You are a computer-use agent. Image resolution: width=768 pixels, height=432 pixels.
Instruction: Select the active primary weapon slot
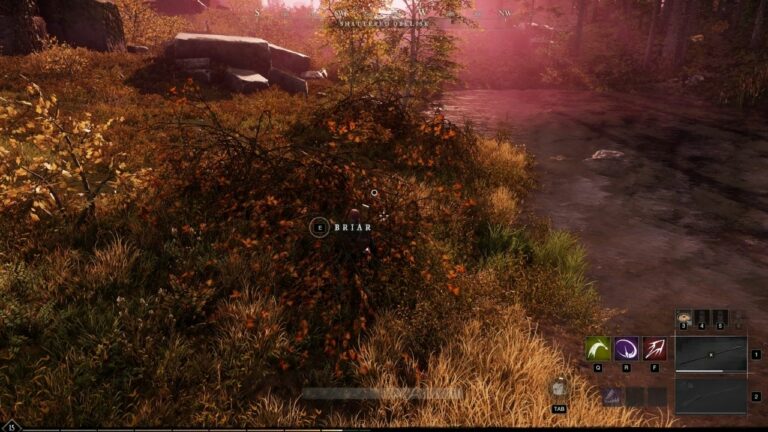coord(711,354)
